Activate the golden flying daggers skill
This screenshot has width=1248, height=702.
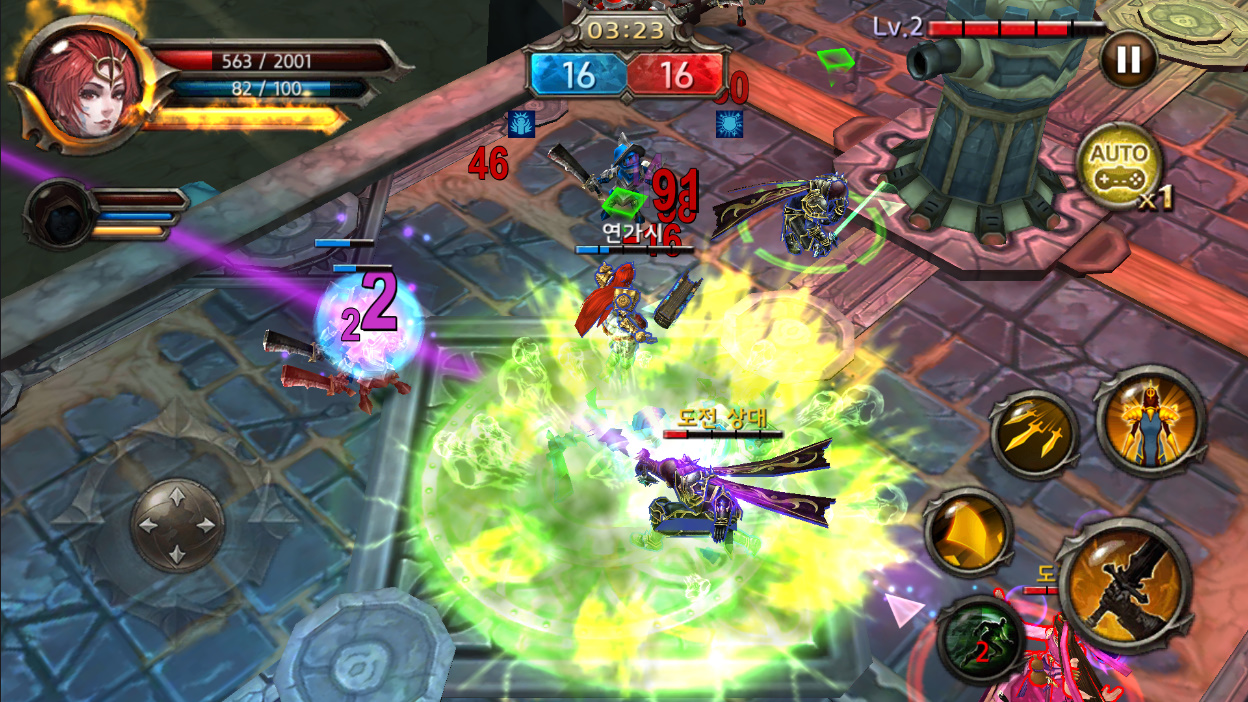coord(1034,435)
